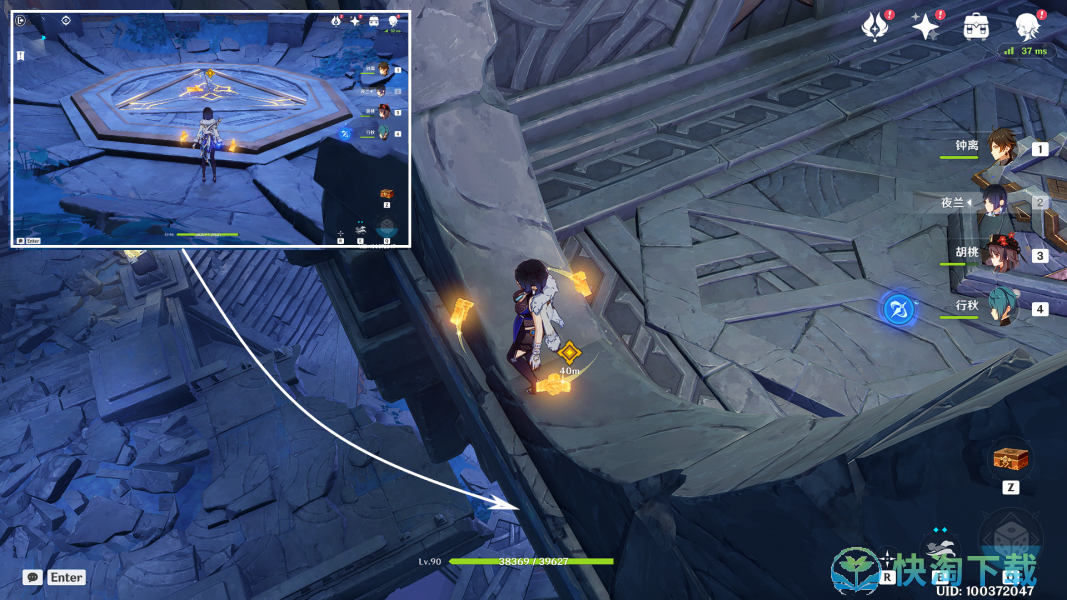The height and width of the screenshot is (600, 1067).
Task: Switch to party member 钟离
Action: [1001, 148]
